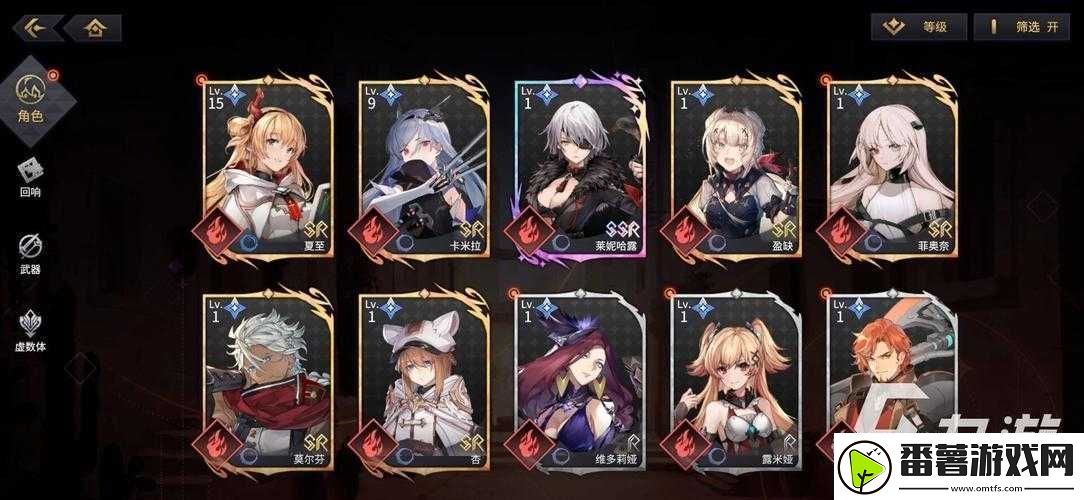Select the 维多莉娅 character card
This screenshot has width=1084, height=500.
pyautogui.click(x=581, y=382)
